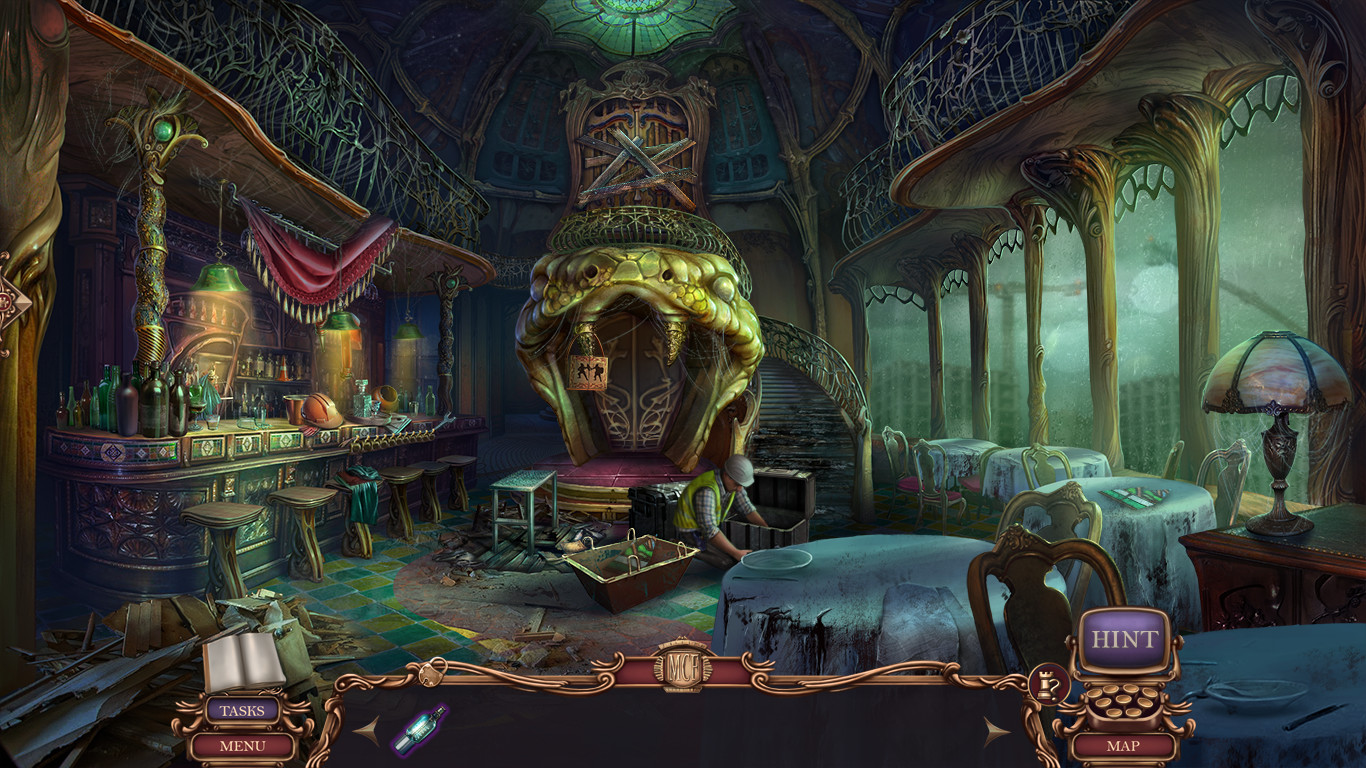Open the MAP

1124,745
